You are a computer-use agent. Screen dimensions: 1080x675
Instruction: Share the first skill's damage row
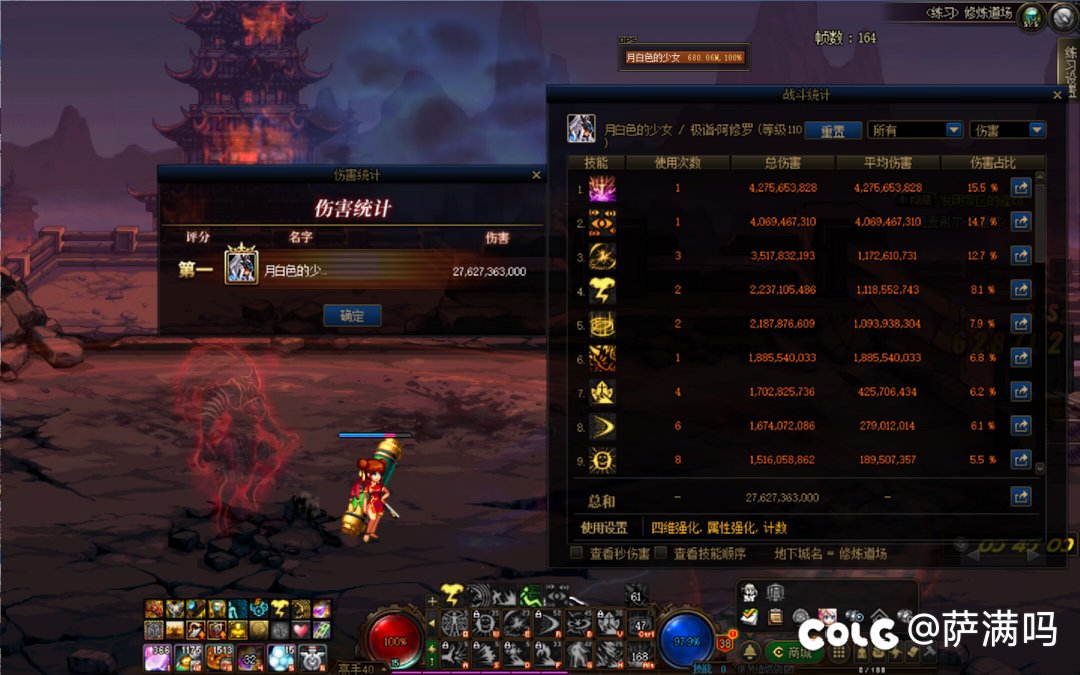1020,187
